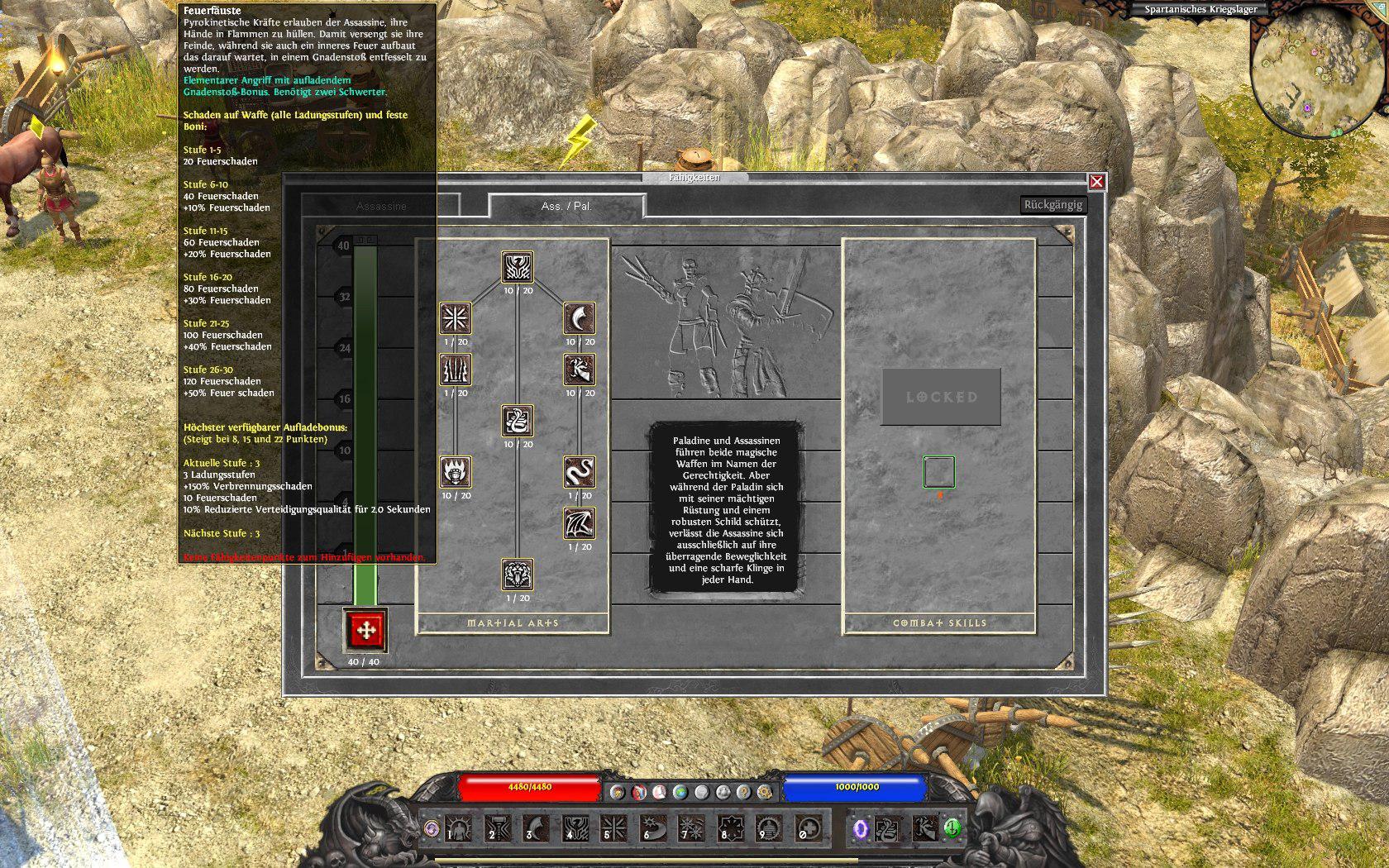1389x868 pixels.
Task: Open the gear settings button on the HUD
Action: click(764, 792)
